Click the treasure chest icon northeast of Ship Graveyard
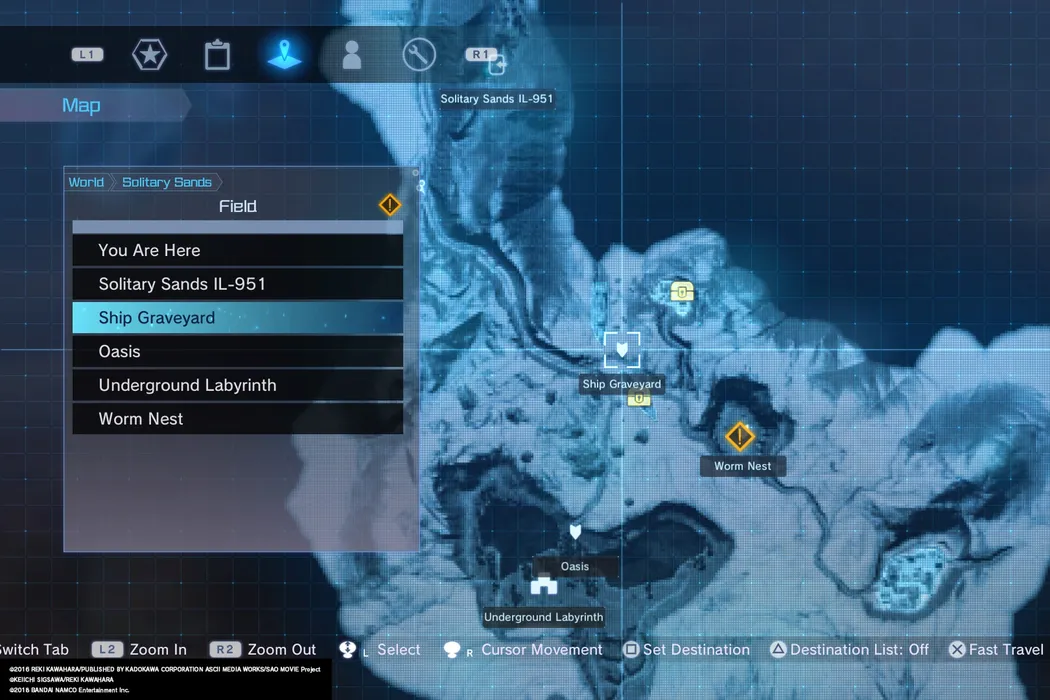Screen dimensions: 1050x700 coord(682,292)
